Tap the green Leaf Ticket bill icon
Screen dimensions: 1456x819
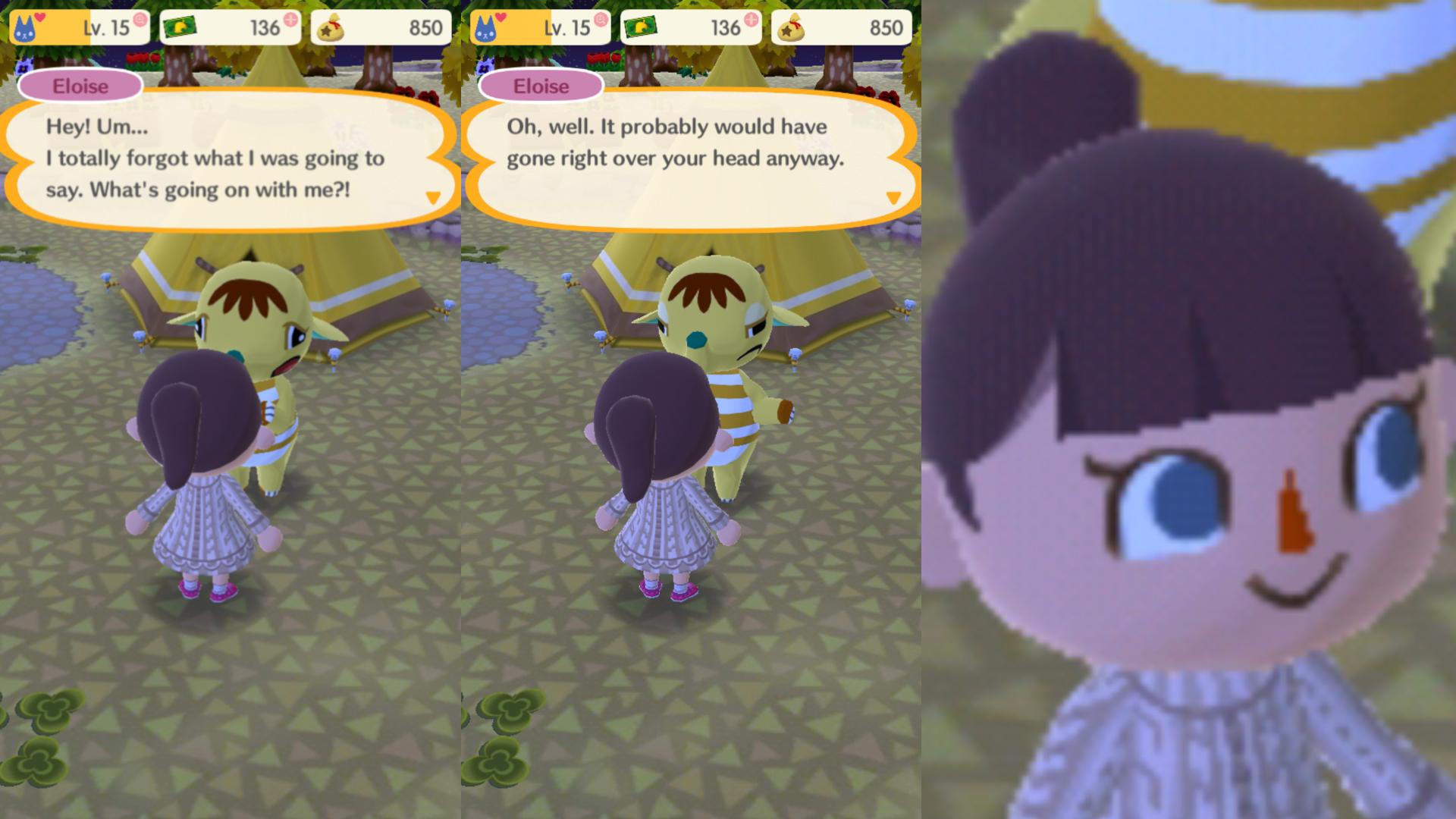click(x=179, y=27)
